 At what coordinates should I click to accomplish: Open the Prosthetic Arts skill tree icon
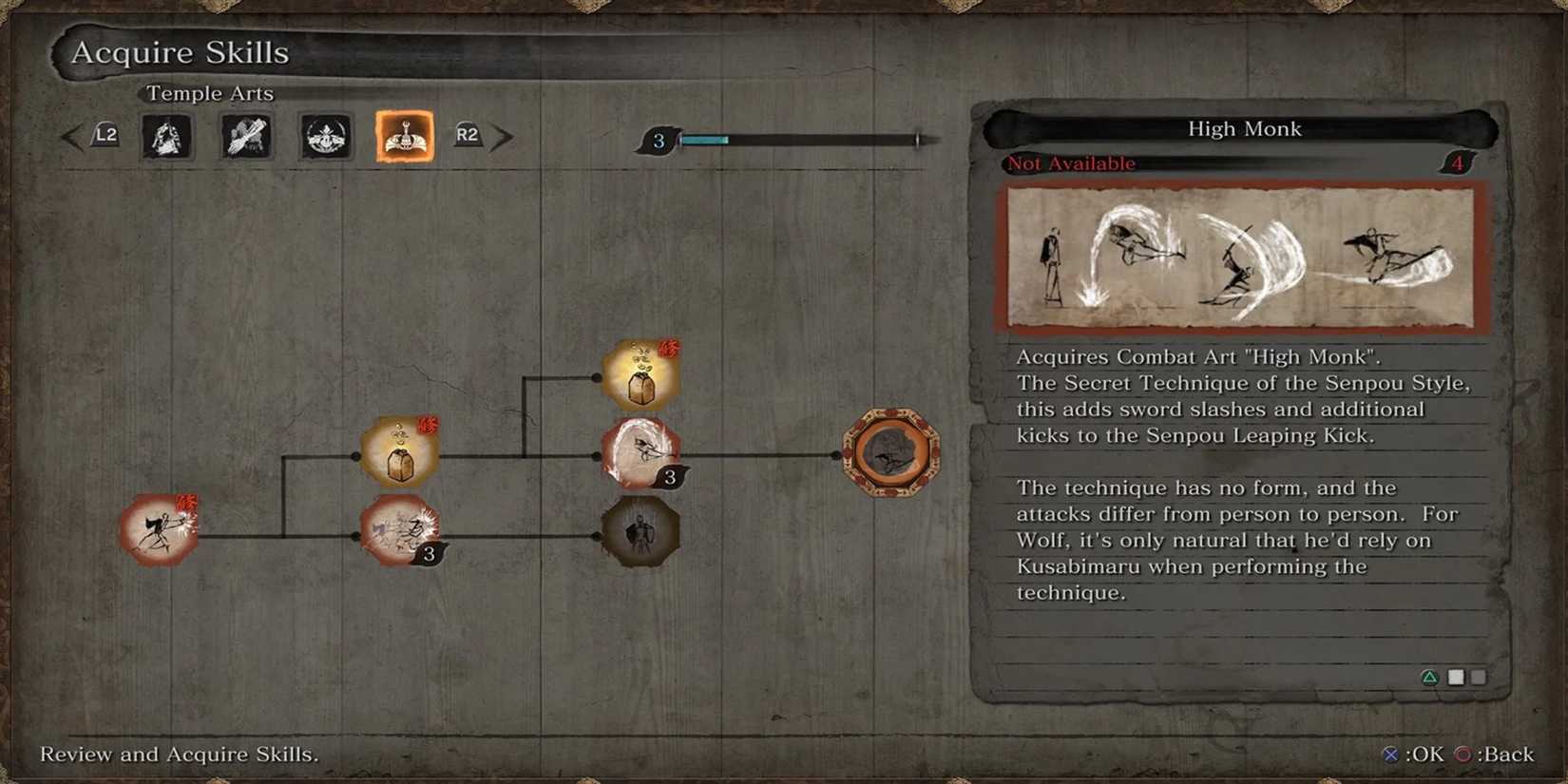(244, 135)
